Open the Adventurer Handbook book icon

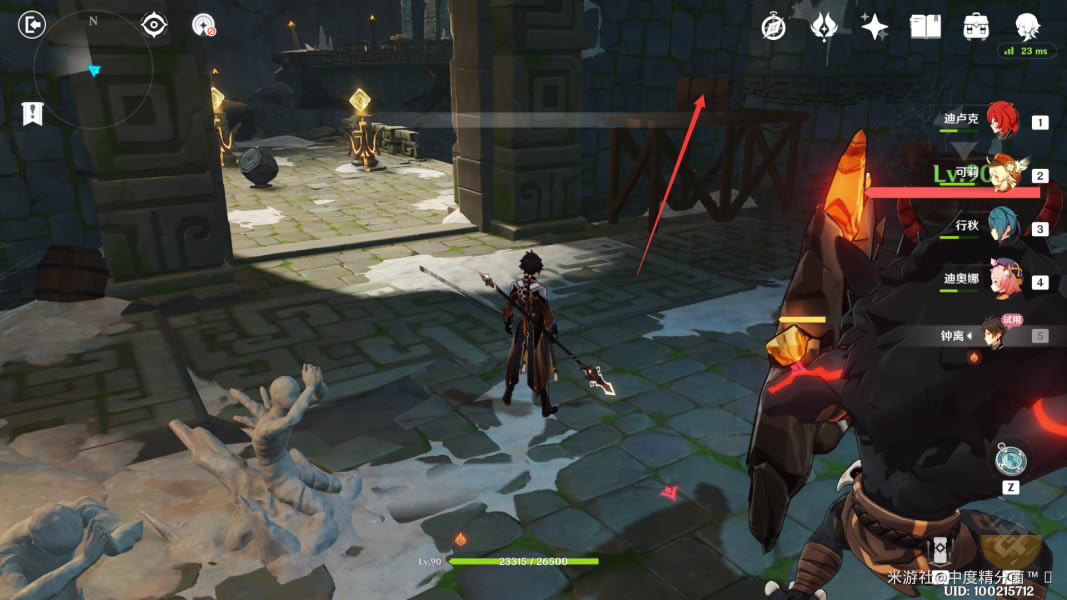click(x=925, y=27)
